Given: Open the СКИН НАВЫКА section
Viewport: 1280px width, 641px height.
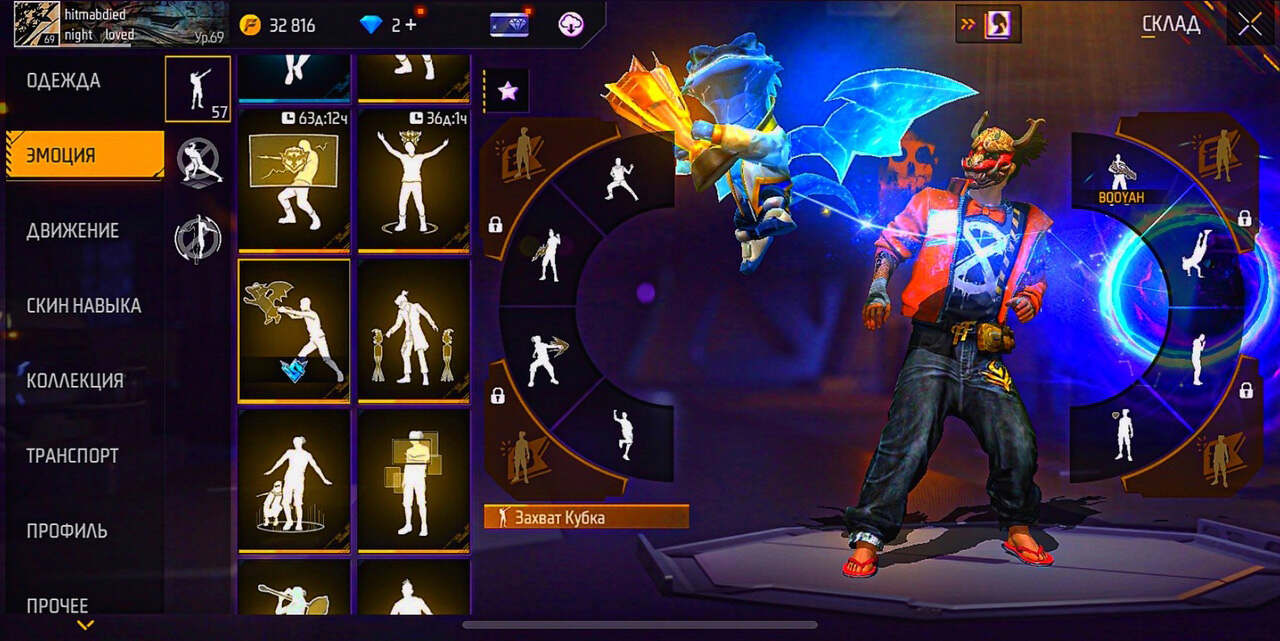Looking at the screenshot, I should coord(84,306).
